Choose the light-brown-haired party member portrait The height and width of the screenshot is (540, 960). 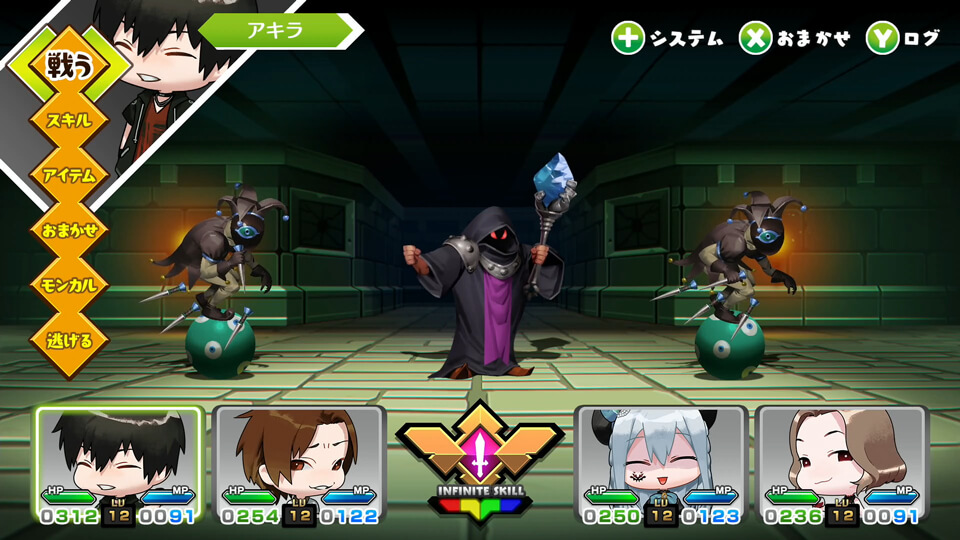(x=841, y=462)
